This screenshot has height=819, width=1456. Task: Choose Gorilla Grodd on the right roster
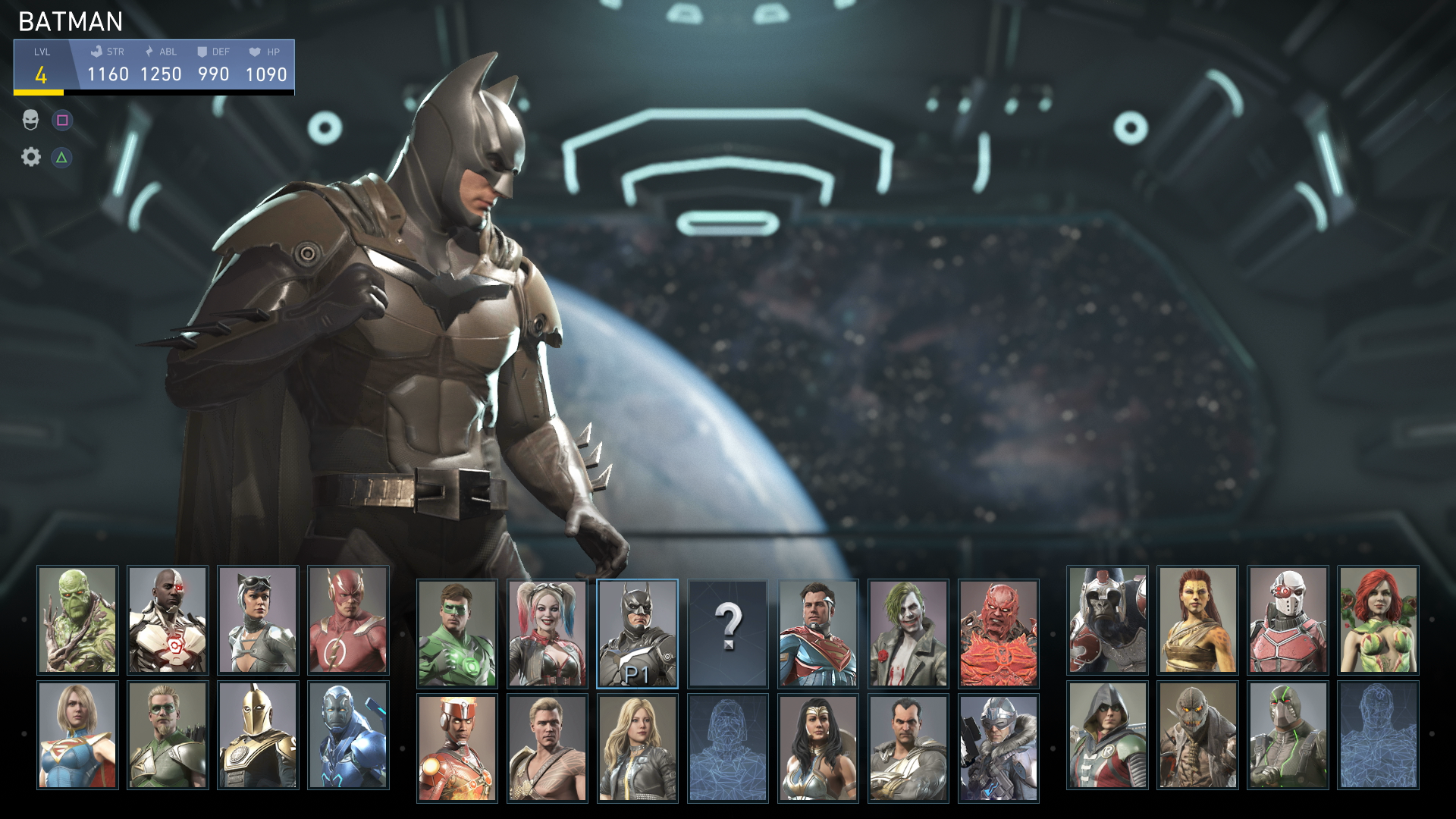pos(1106,620)
